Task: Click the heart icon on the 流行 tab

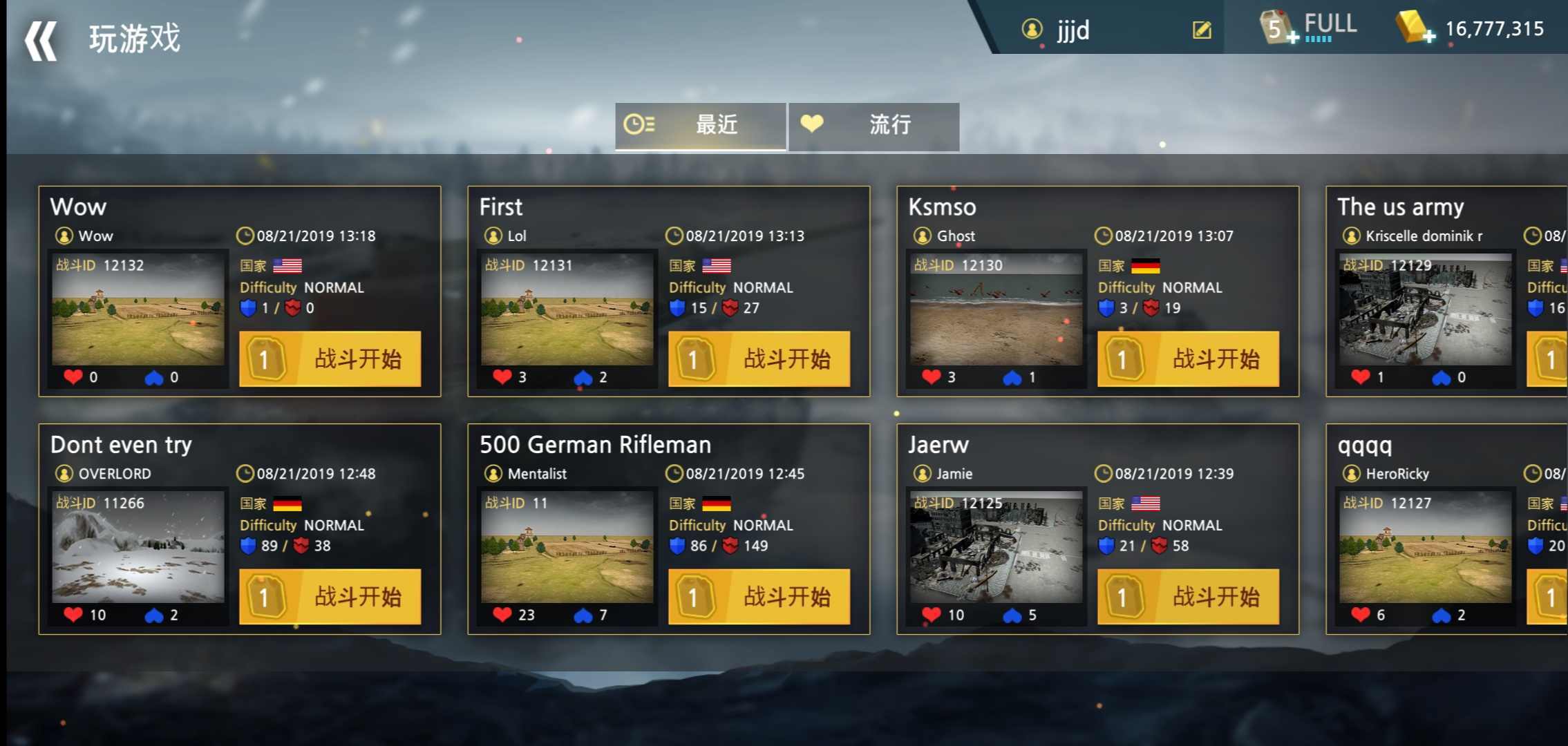Action: click(813, 124)
